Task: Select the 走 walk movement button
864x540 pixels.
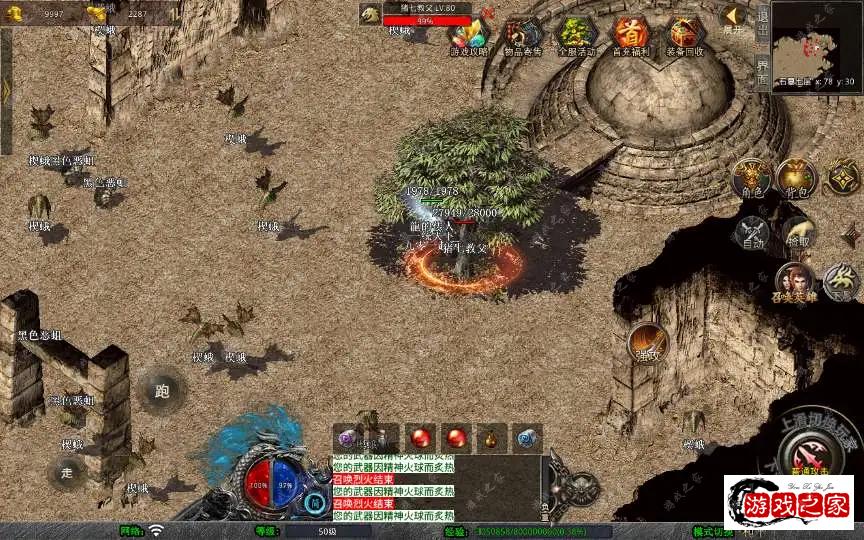Action: coord(68,472)
